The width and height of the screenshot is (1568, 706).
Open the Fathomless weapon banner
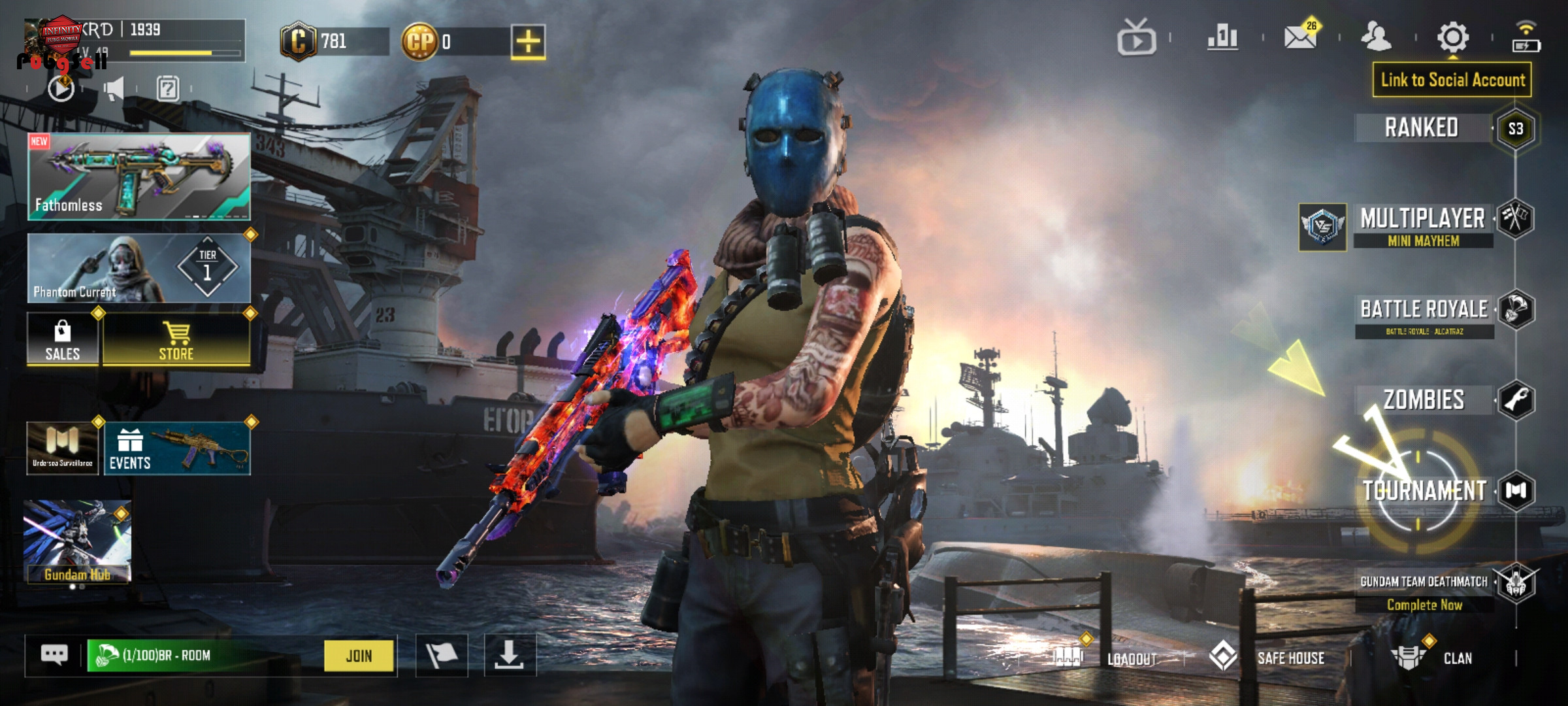(x=139, y=176)
